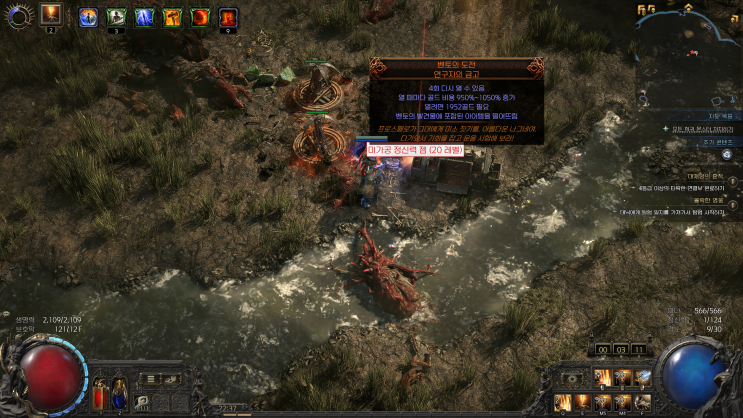The width and height of the screenshot is (743, 418).
Task: Click the blue lightning buff icon
Action: tap(144, 17)
